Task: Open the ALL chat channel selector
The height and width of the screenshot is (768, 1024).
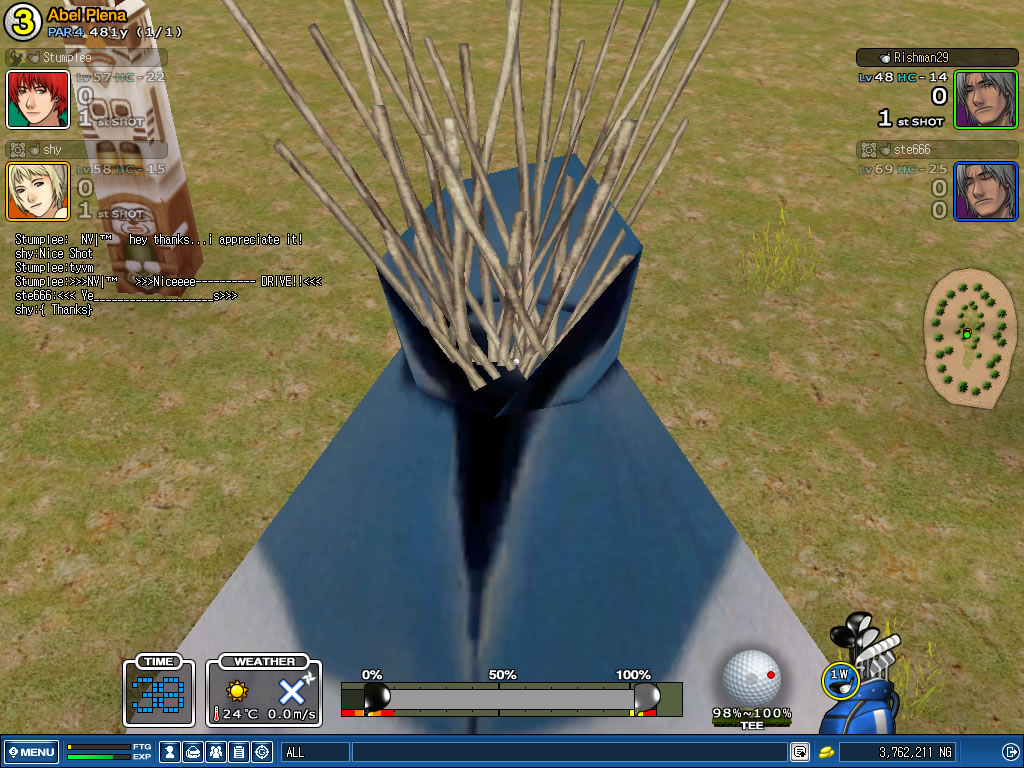Action: pyautogui.click(x=314, y=752)
